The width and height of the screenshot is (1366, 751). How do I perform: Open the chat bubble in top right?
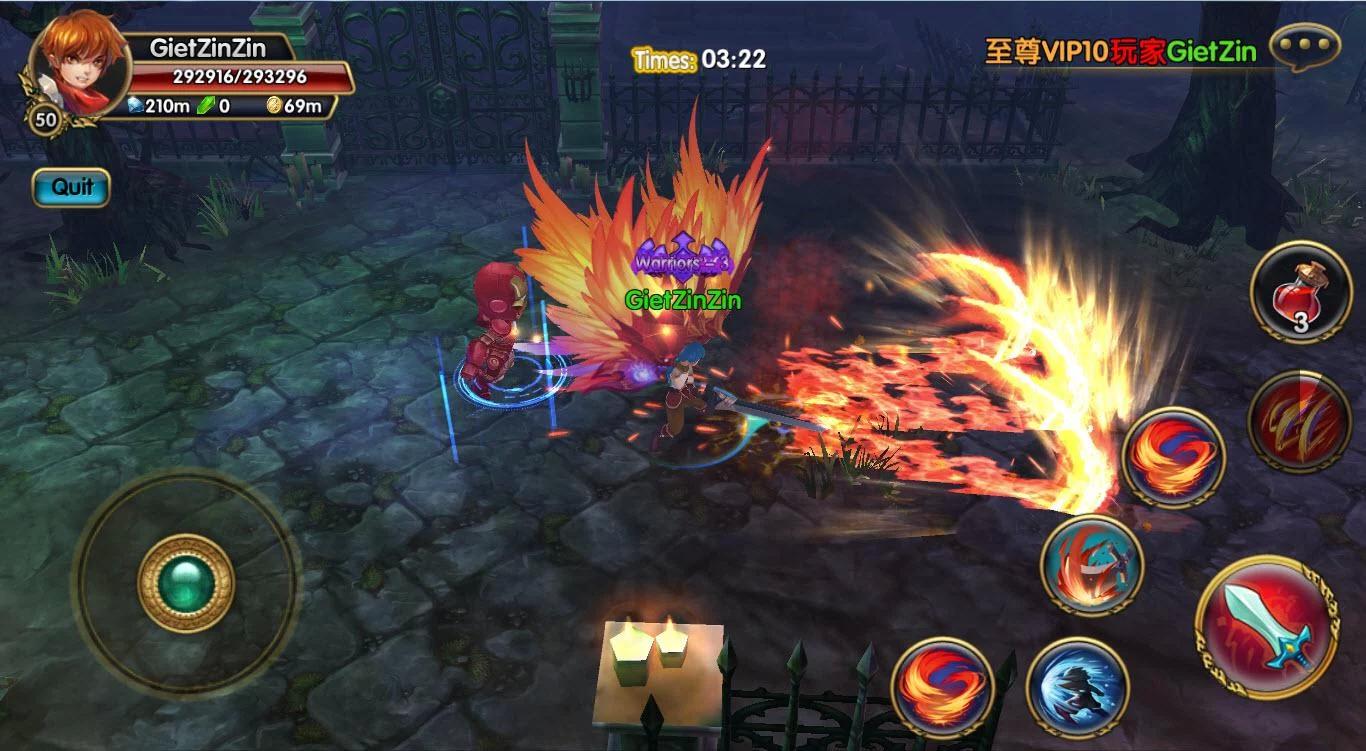click(1303, 44)
